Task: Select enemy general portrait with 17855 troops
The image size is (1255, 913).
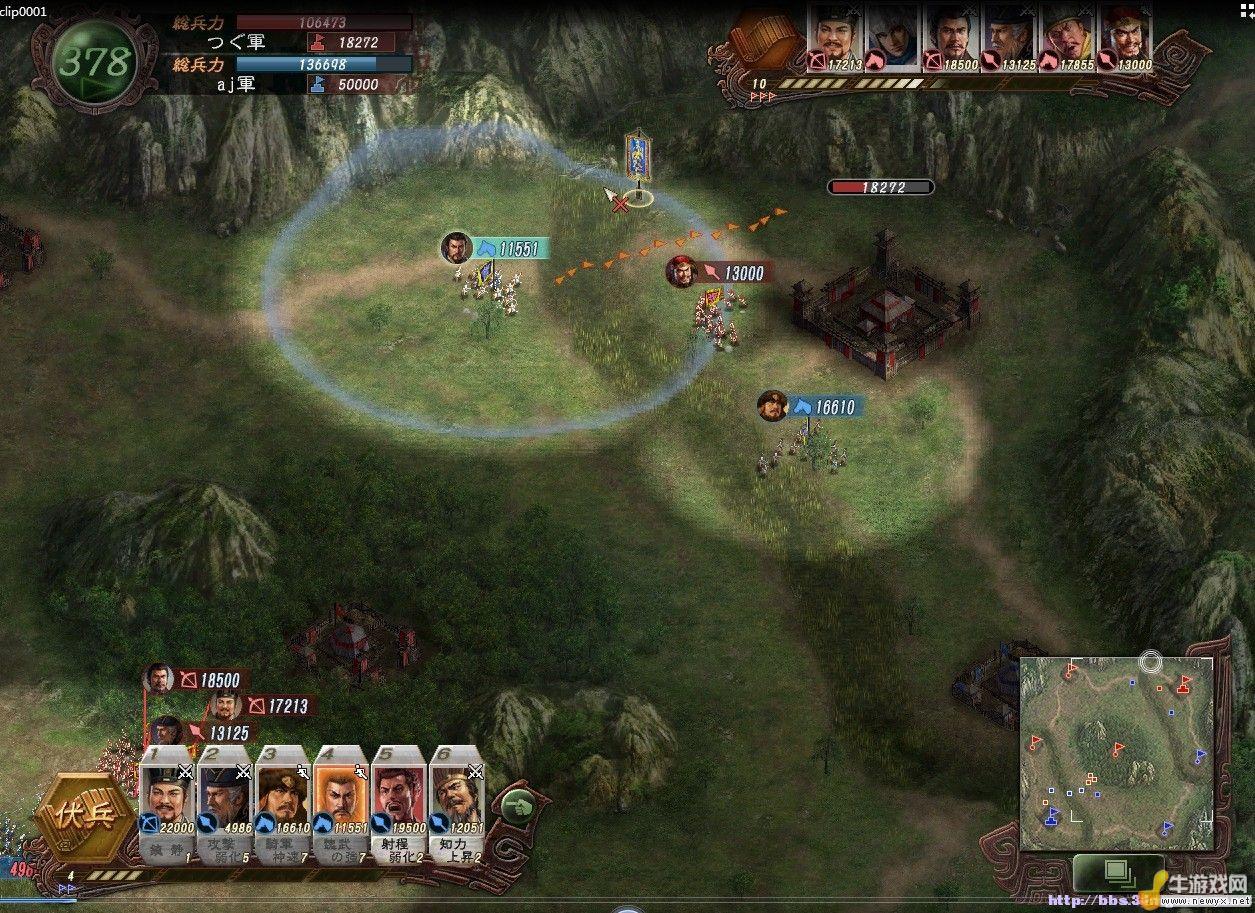Action: tap(1067, 38)
